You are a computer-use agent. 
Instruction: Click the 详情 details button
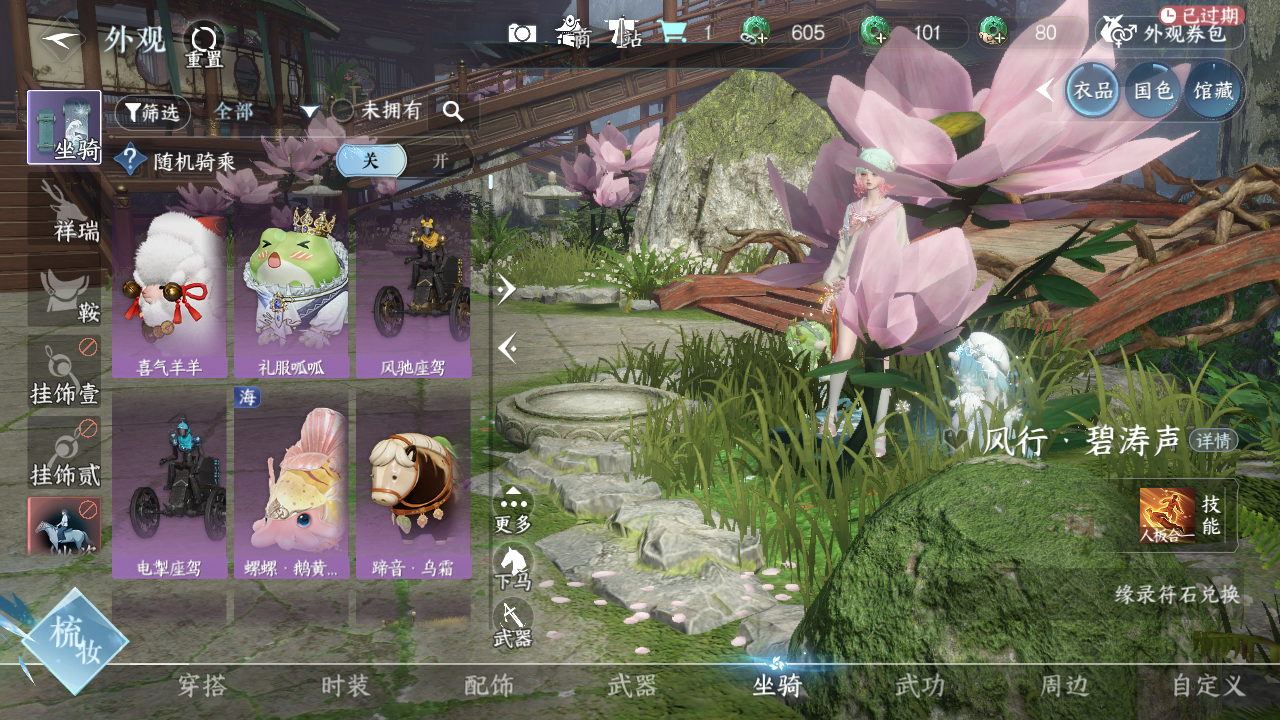pyautogui.click(x=1213, y=440)
